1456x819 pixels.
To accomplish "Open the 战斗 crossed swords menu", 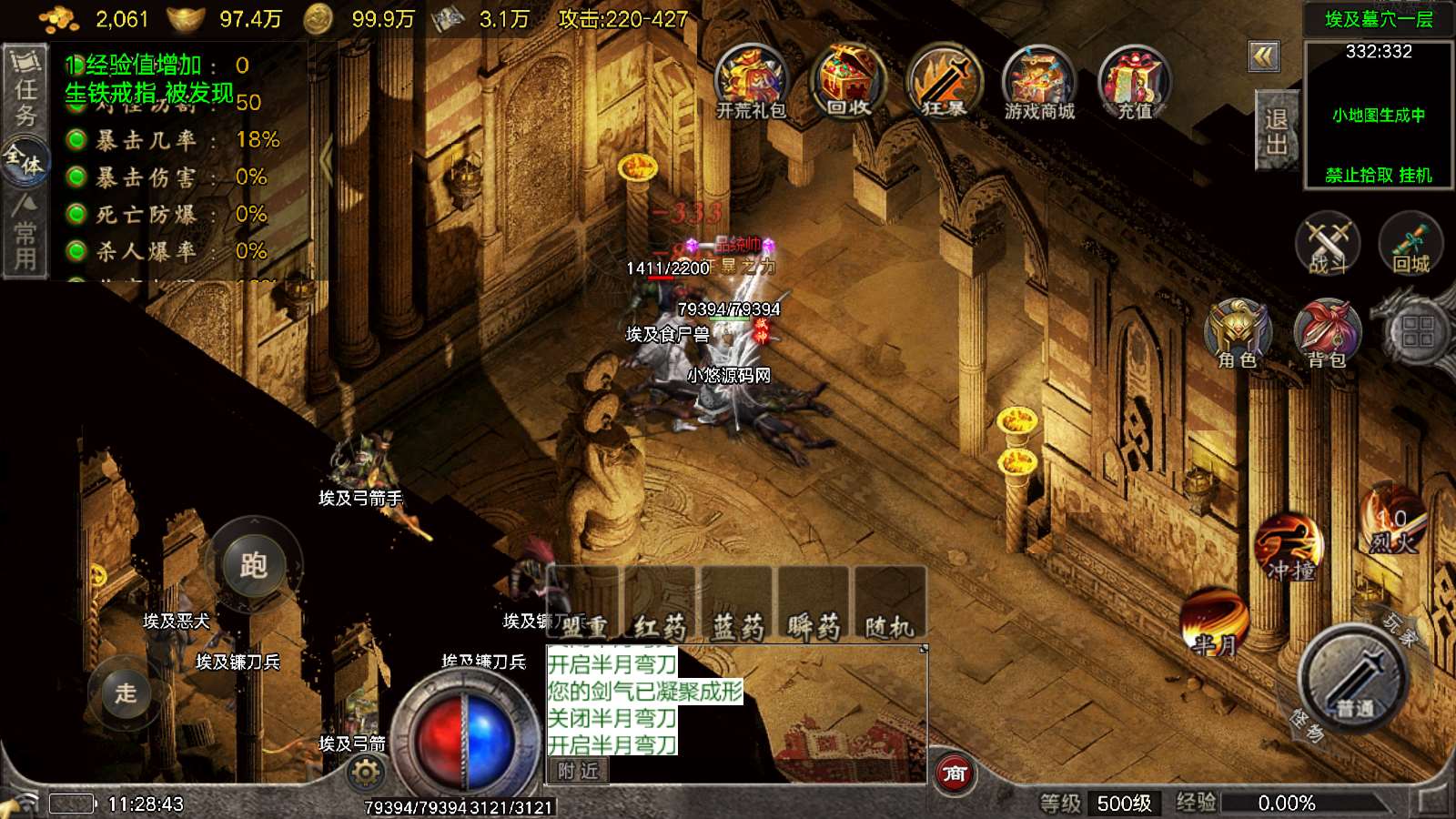I will point(1328,245).
